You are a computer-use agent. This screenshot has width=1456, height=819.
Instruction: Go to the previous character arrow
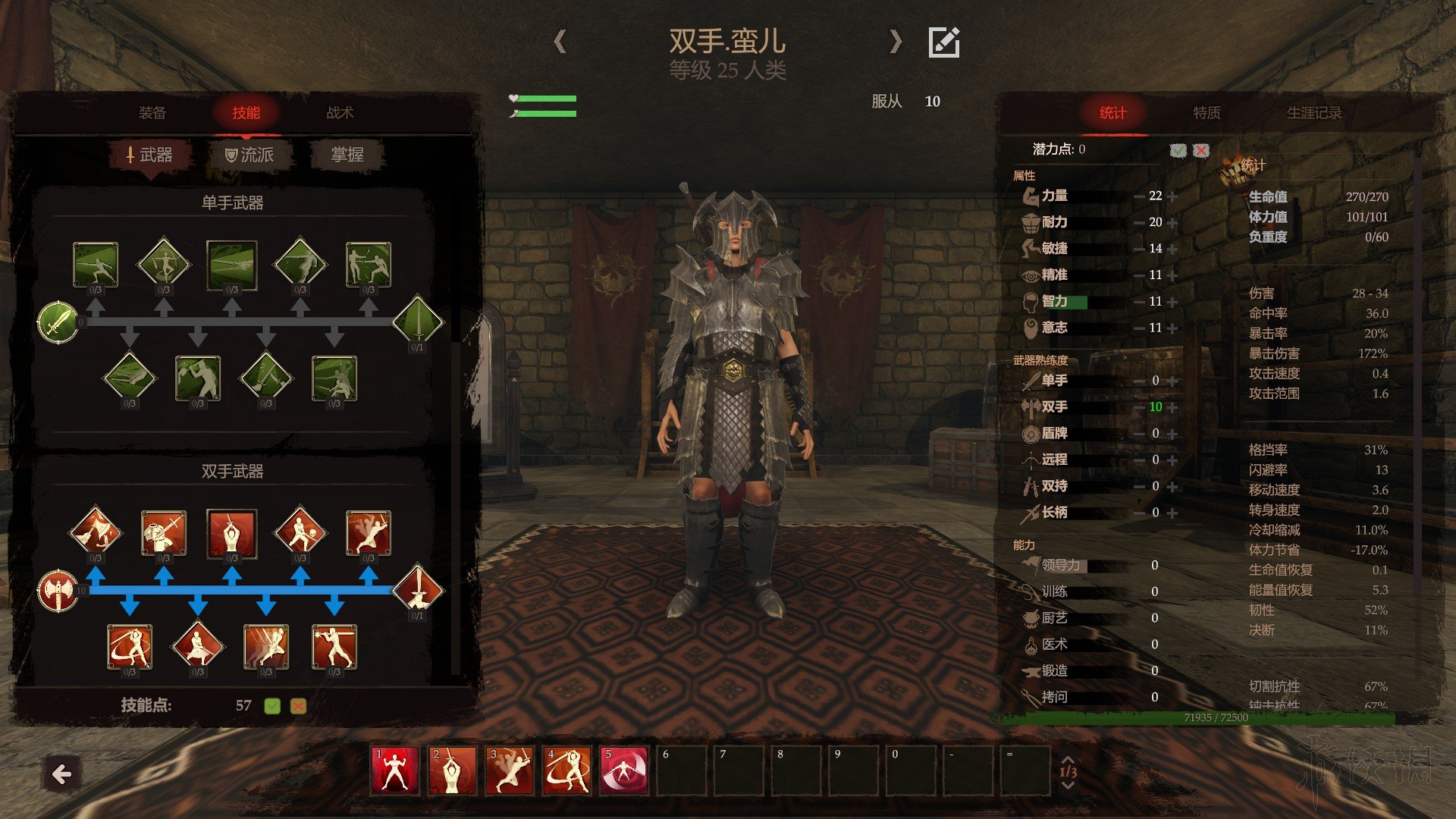coord(560,42)
